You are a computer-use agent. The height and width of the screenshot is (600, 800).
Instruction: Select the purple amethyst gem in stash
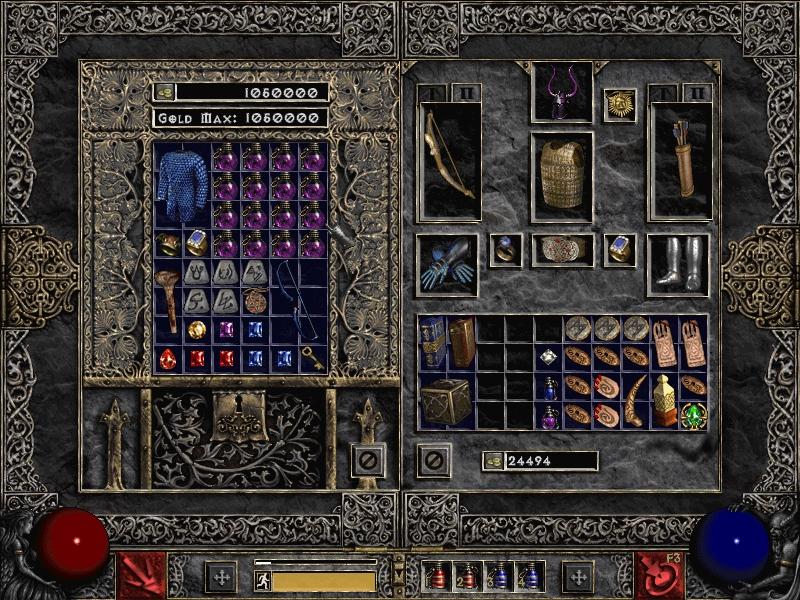pyautogui.click(x=226, y=329)
